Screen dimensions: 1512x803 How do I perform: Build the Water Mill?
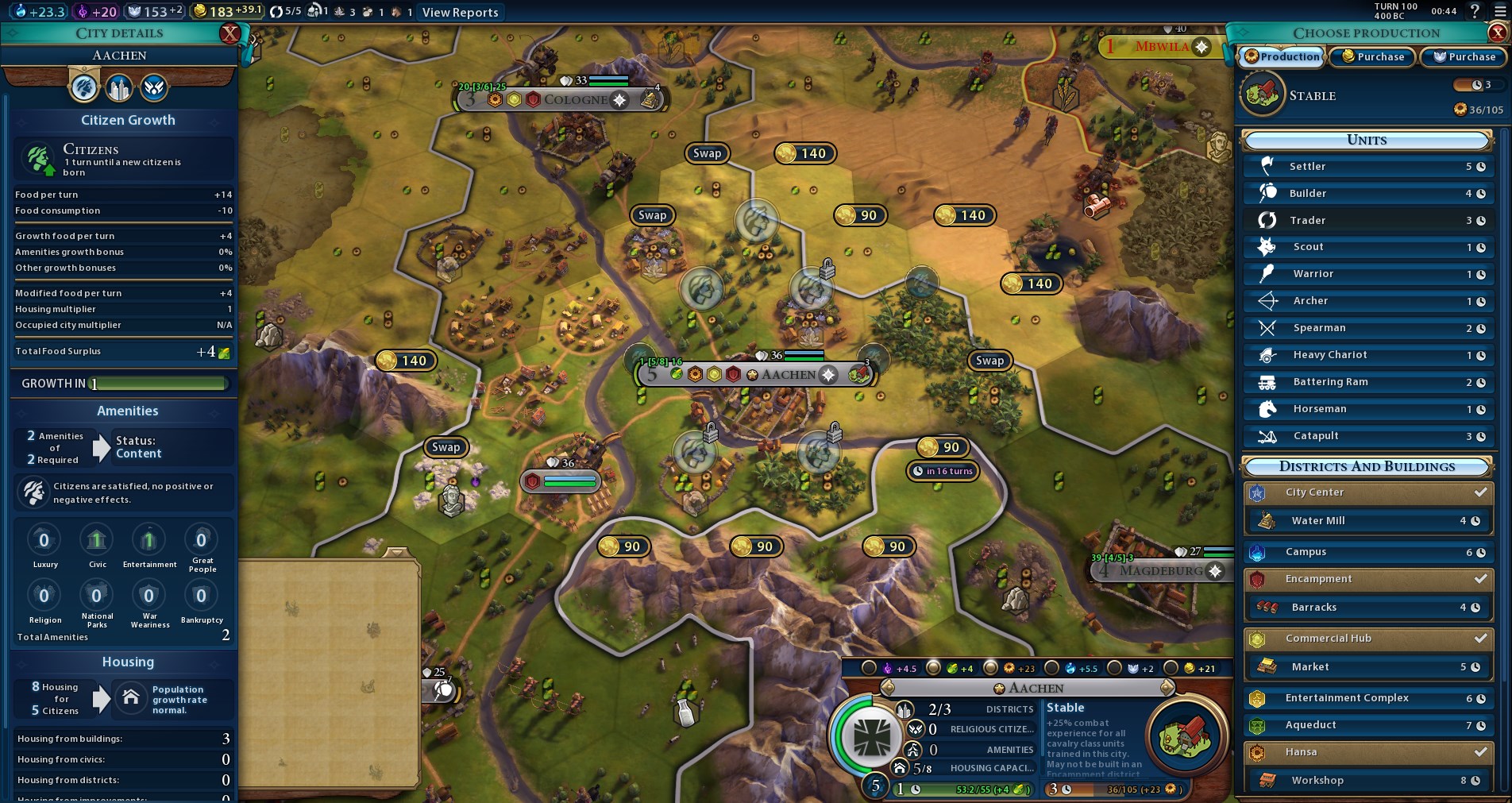(x=1367, y=521)
